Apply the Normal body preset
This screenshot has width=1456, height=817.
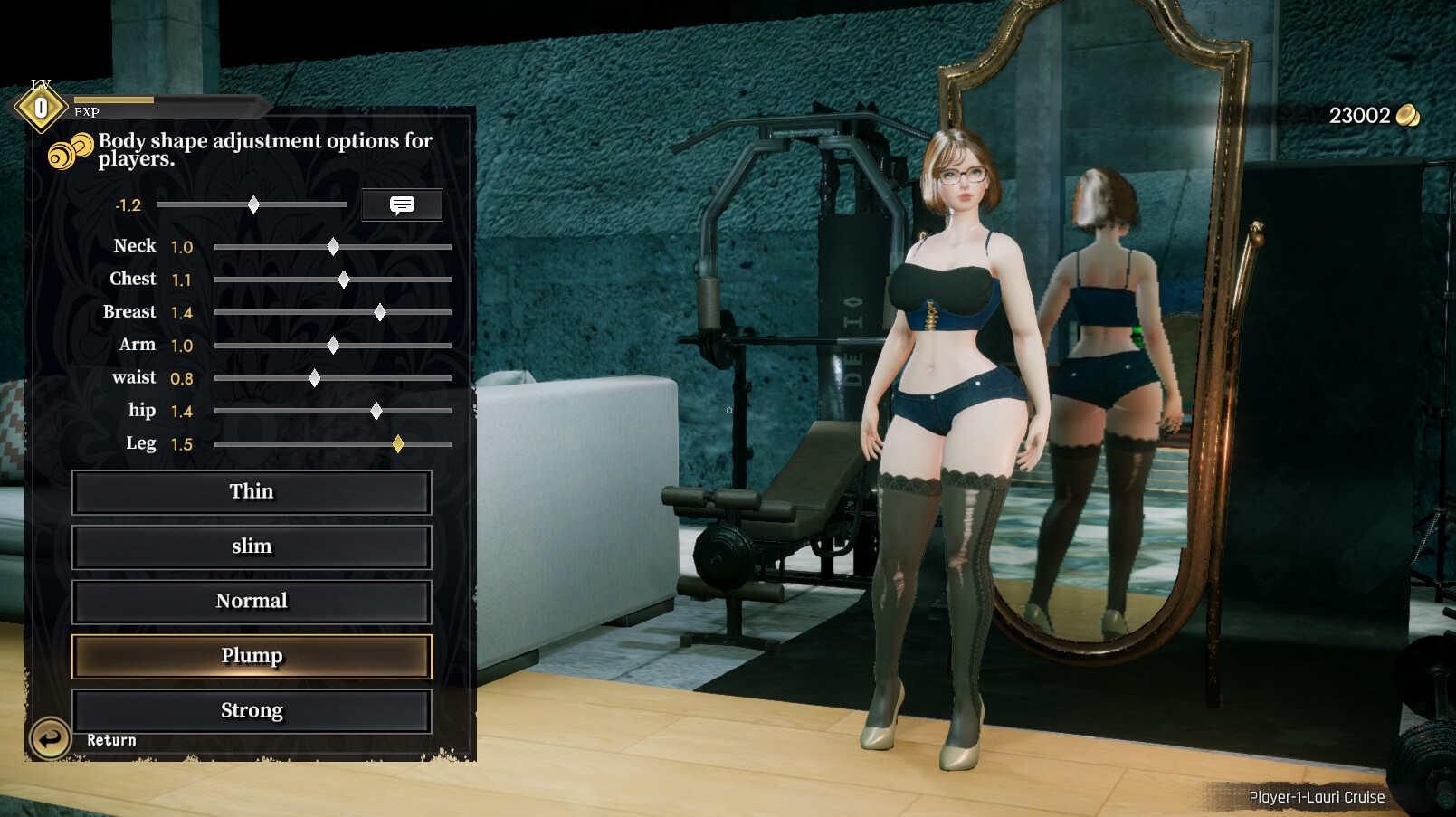tap(252, 602)
